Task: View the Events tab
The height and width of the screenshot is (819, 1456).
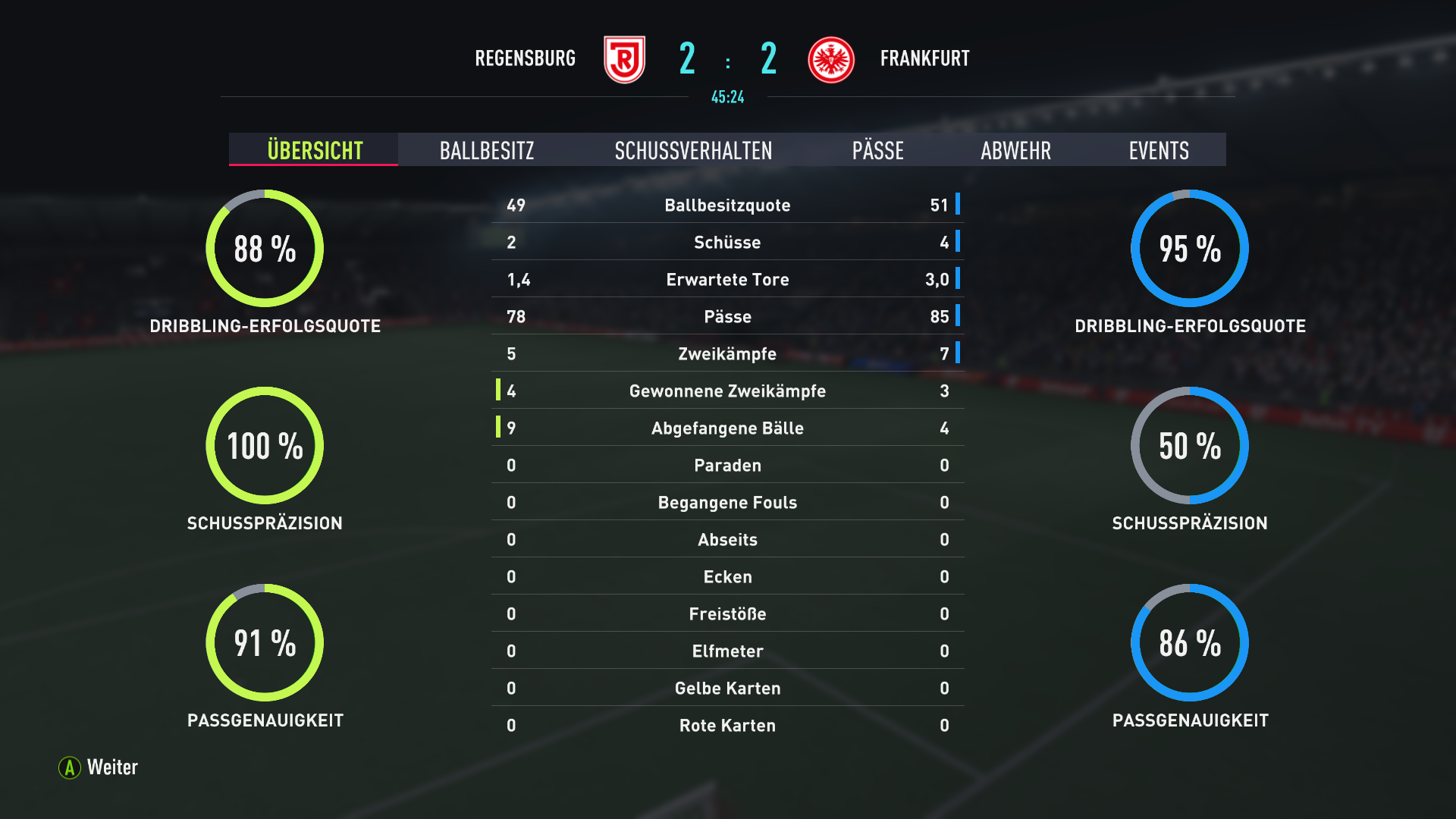Action: click(x=1158, y=150)
